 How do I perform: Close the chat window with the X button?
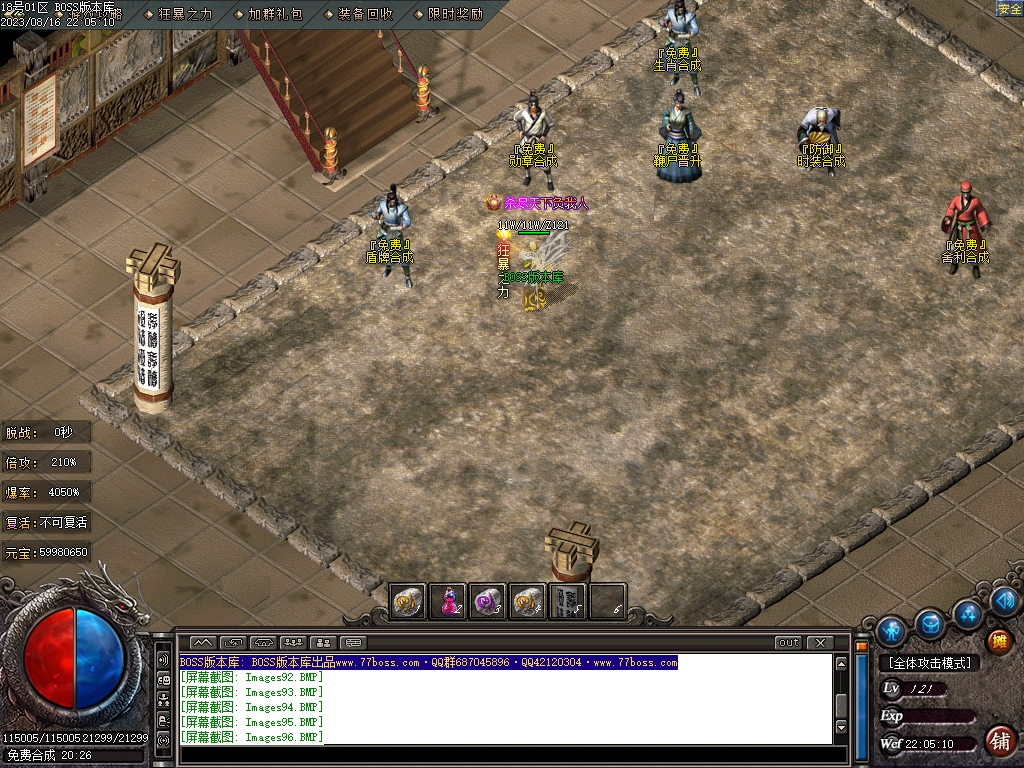click(819, 642)
